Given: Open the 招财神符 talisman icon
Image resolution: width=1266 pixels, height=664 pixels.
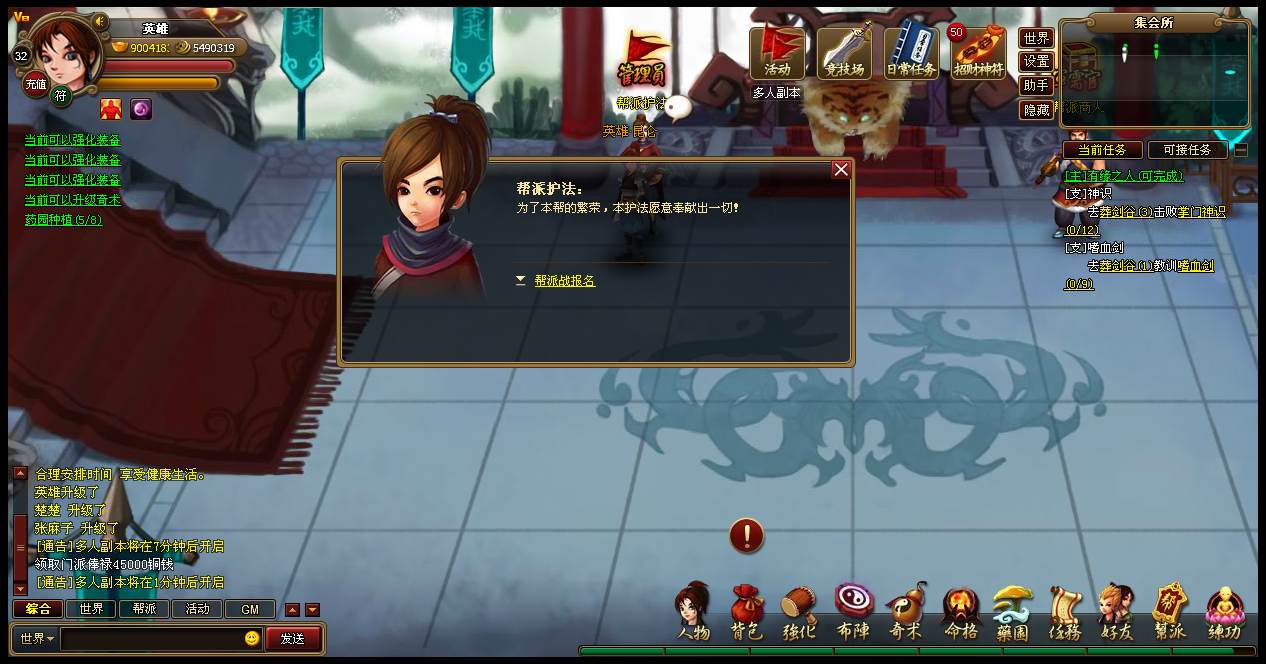Looking at the screenshot, I should coord(978,53).
